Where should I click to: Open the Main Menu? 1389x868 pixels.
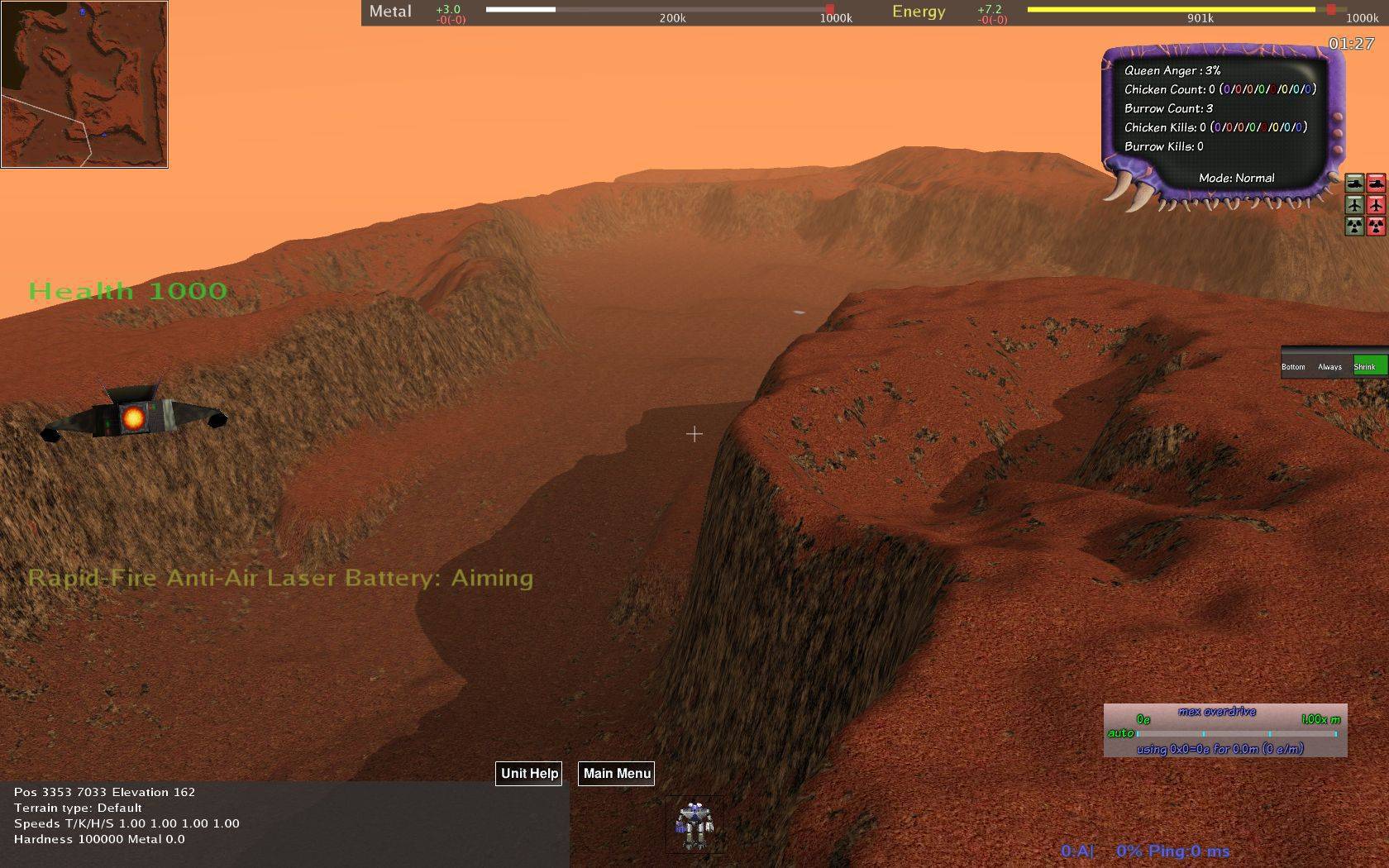click(617, 774)
